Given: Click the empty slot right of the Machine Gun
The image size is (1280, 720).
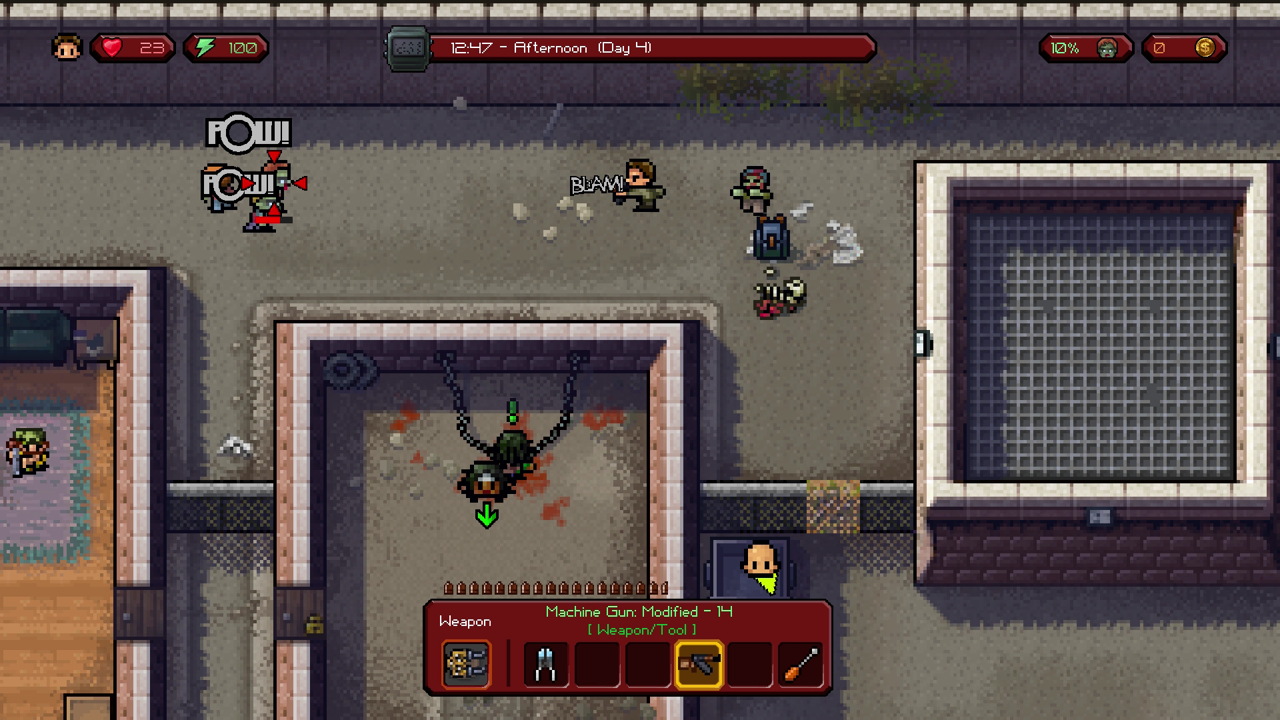Looking at the screenshot, I should click(x=750, y=664).
